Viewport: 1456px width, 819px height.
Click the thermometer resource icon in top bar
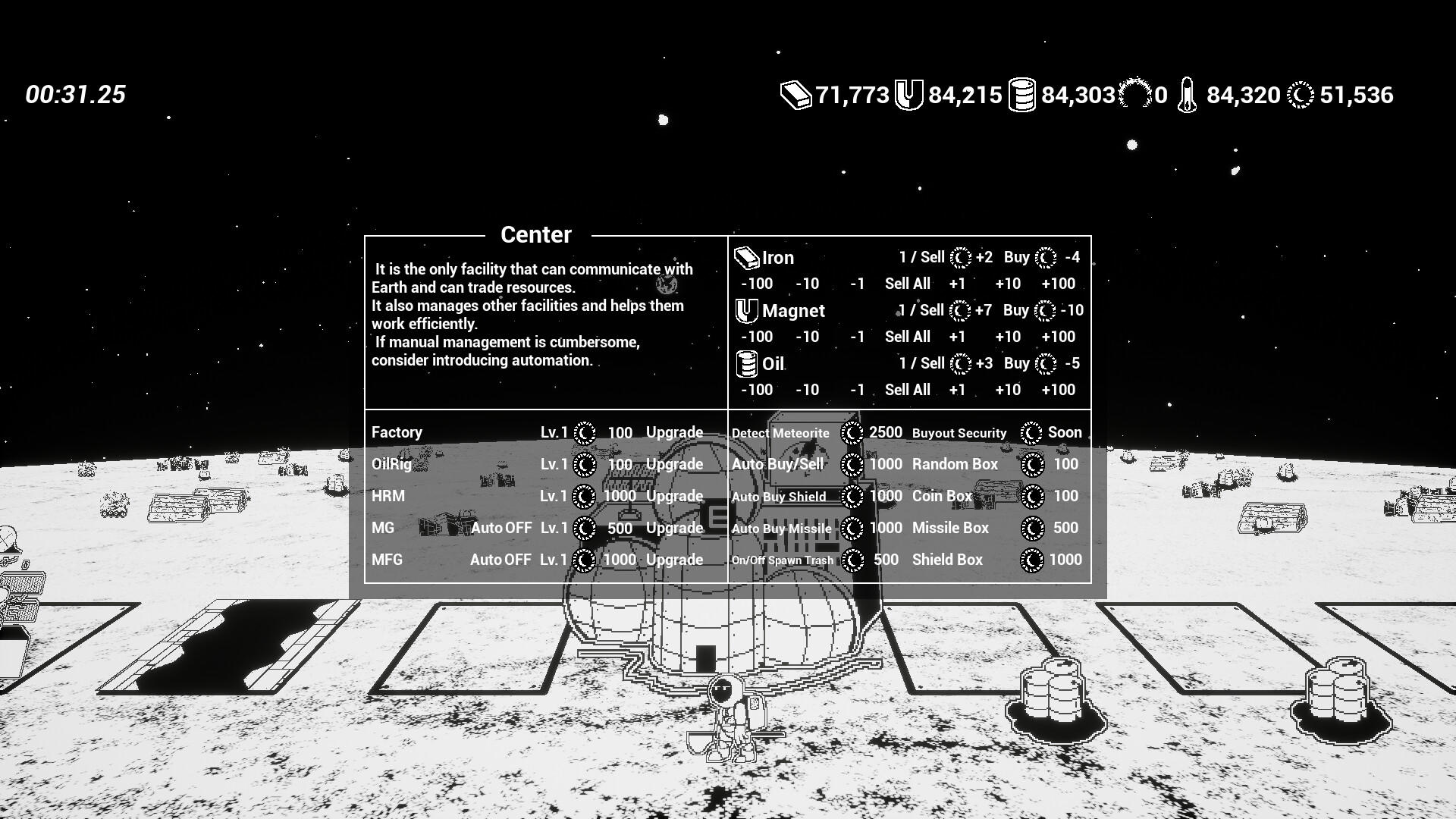[1187, 95]
